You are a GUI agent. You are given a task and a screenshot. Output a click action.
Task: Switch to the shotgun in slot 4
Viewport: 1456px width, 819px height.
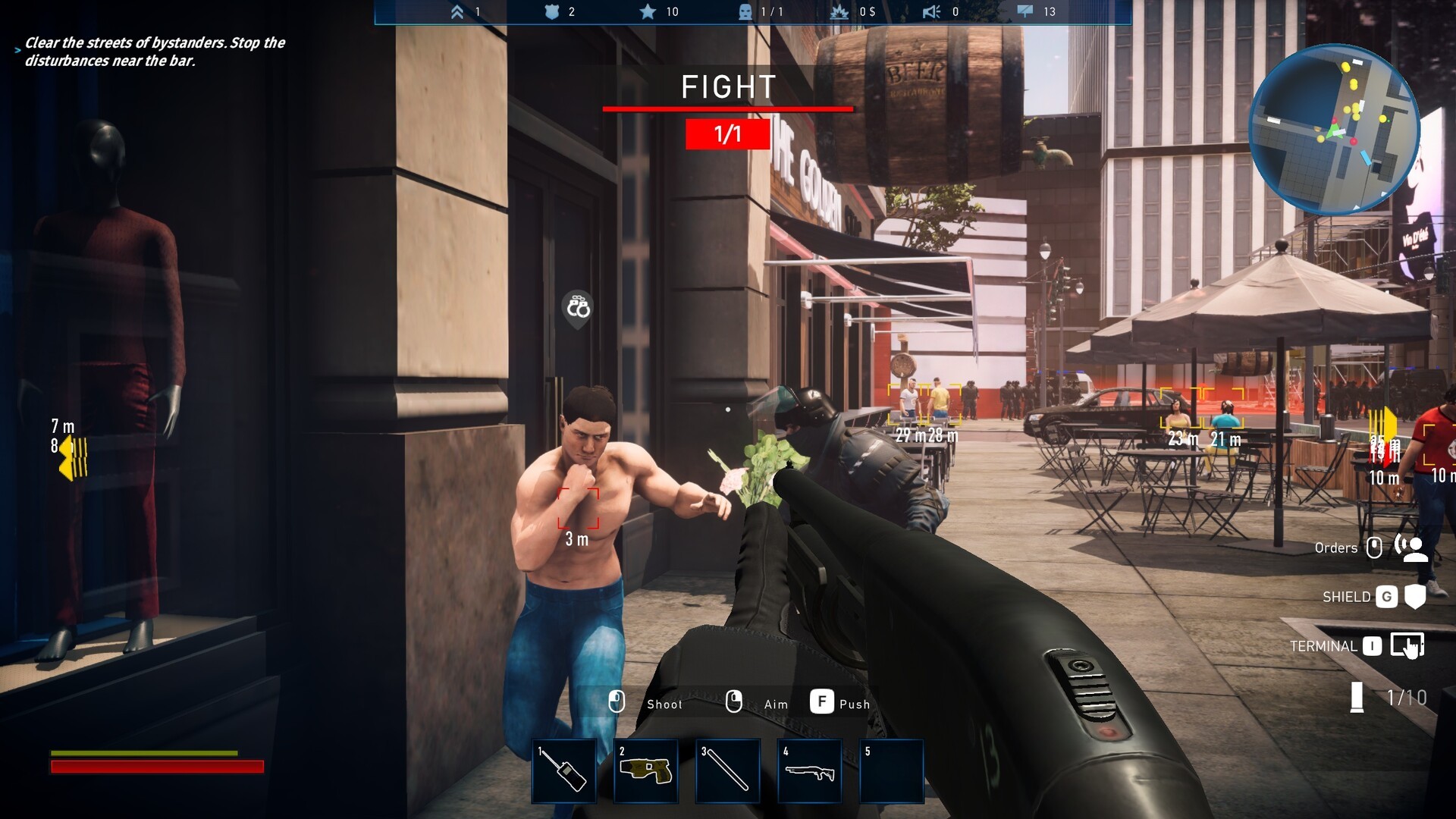pyautogui.click(x=809, y=770)
